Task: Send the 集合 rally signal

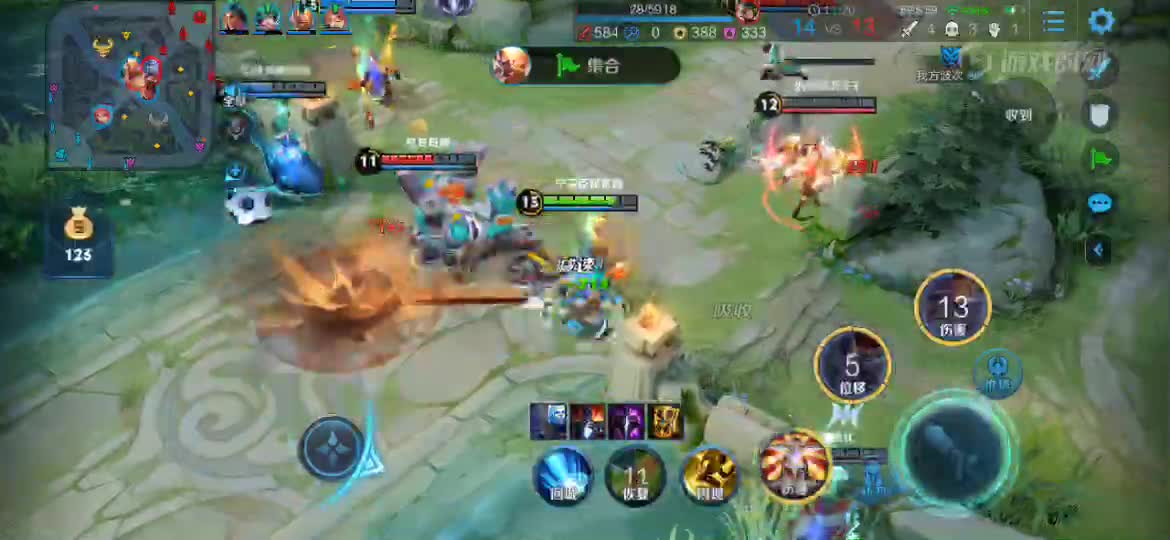Action: [x=586, y=66]
